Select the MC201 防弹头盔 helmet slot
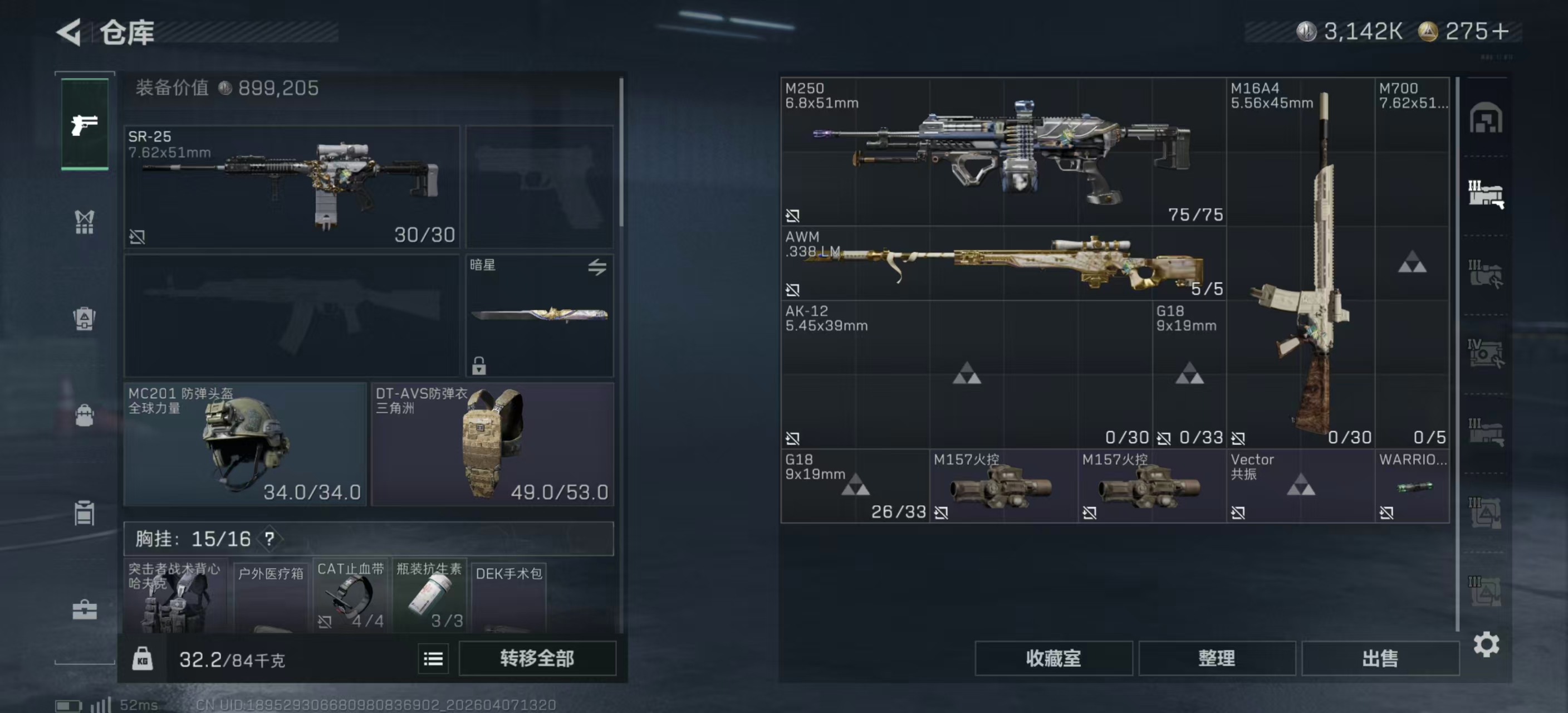The image size is (1568, 713). (244, 444)
